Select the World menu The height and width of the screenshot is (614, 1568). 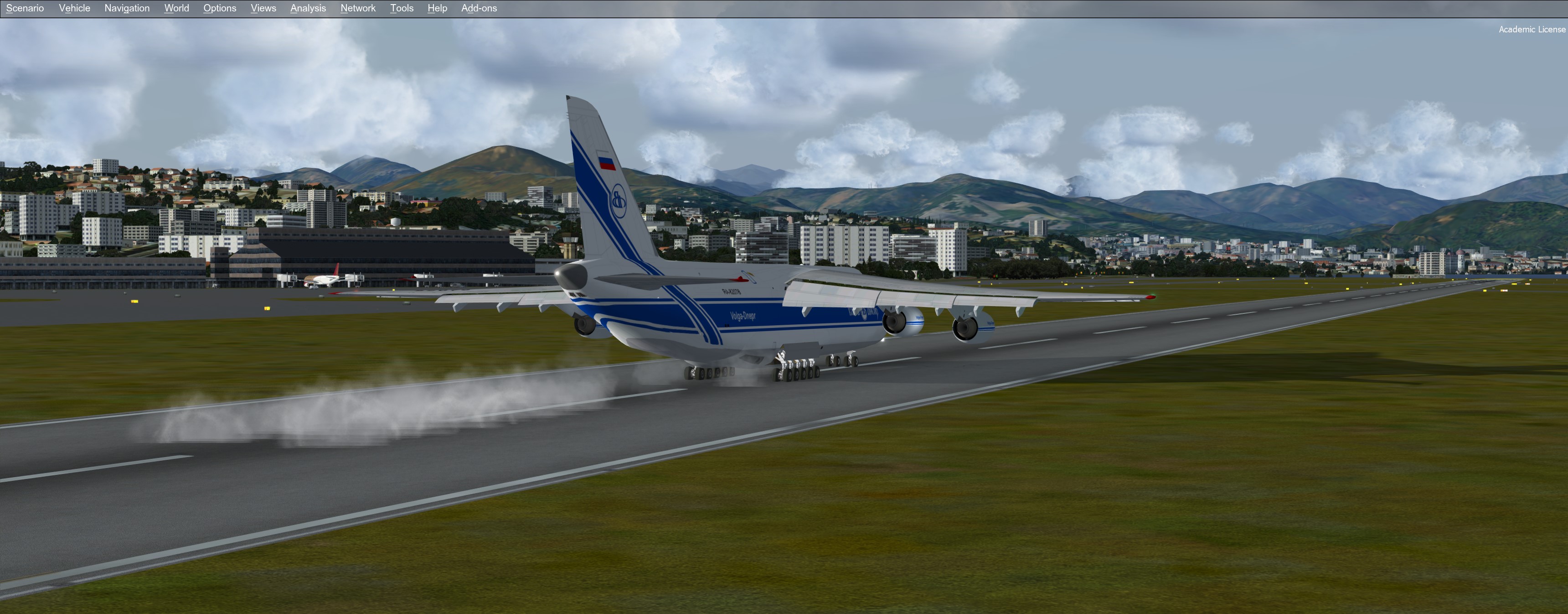pos(176,8)
